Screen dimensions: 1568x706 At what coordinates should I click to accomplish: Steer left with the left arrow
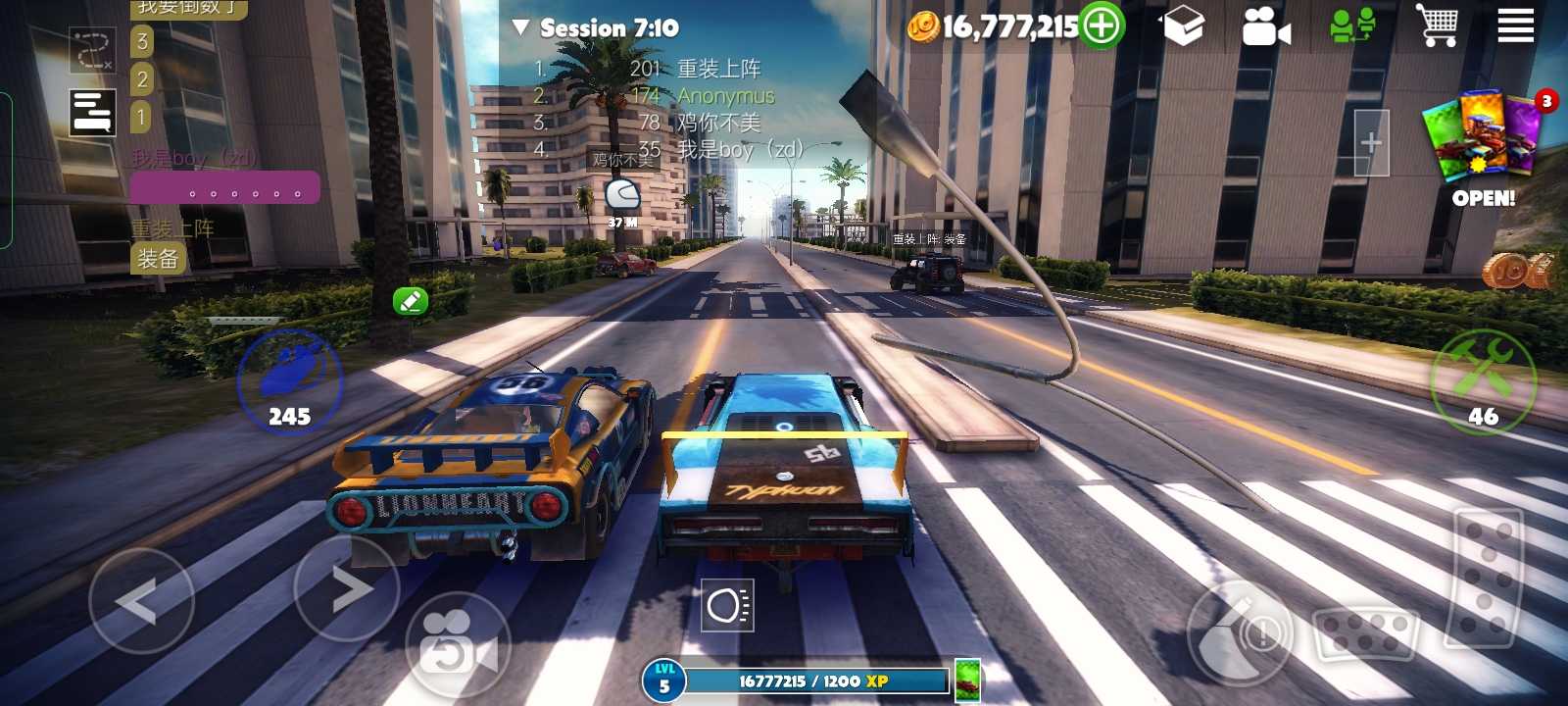pos(140,600)
